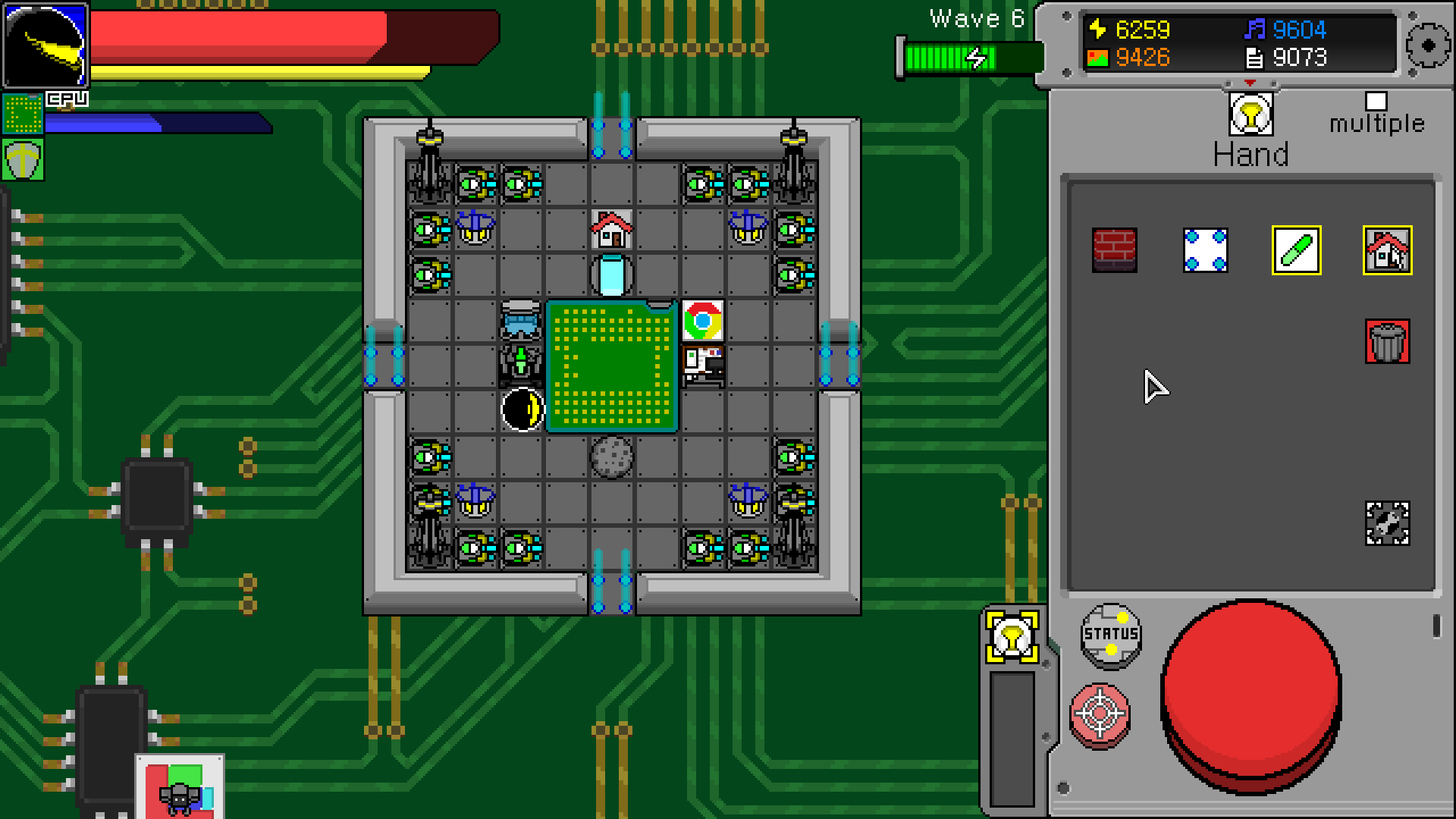Viewport: 1456px width, 819px height.
Task: Click the lightbulb Hand slot icon
Action: pyautogui.click(x=1250, y=115)
